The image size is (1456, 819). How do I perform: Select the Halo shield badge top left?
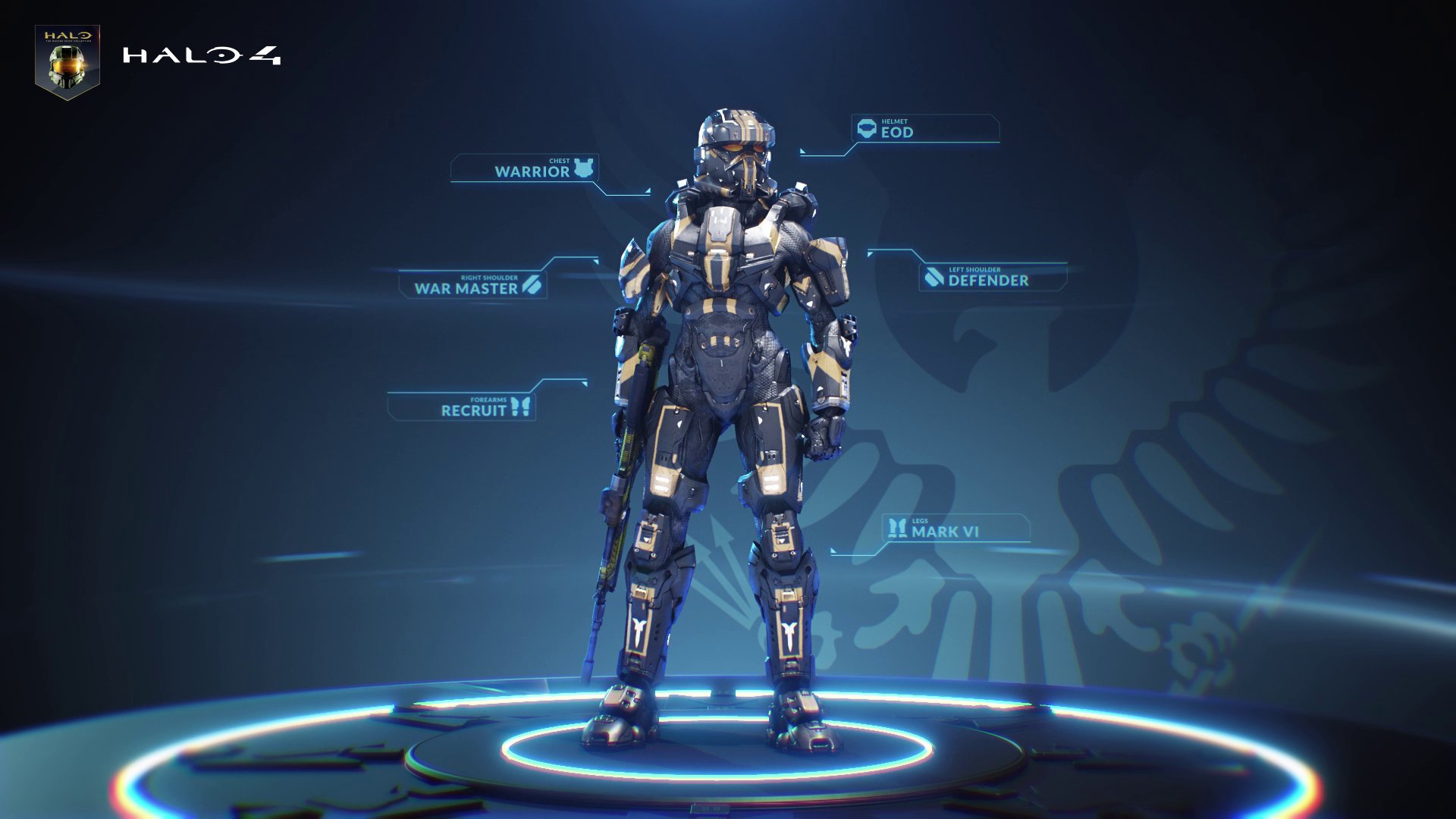pyautogui.click(x=67, y=57)
